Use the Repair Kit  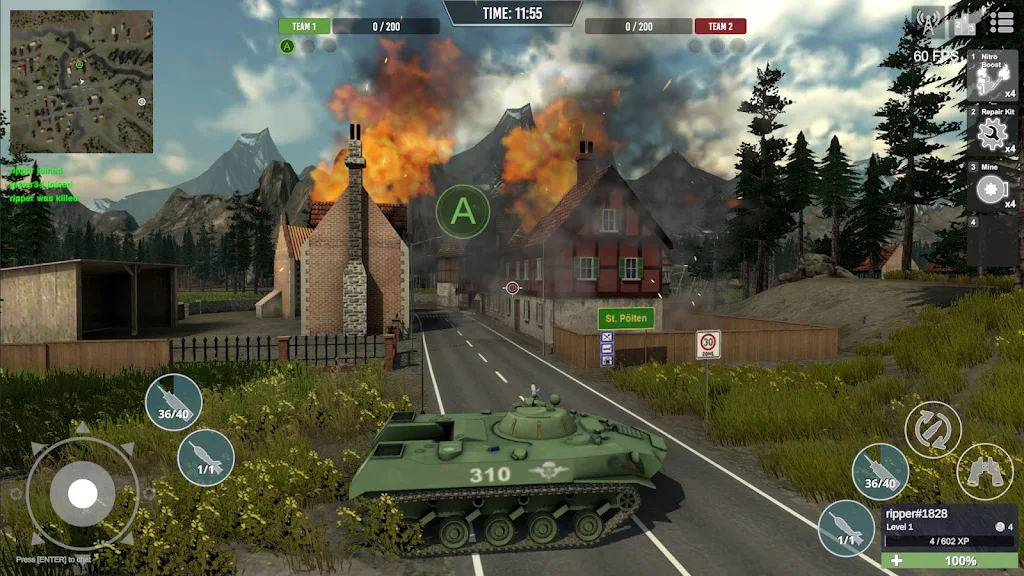(991, 131)
